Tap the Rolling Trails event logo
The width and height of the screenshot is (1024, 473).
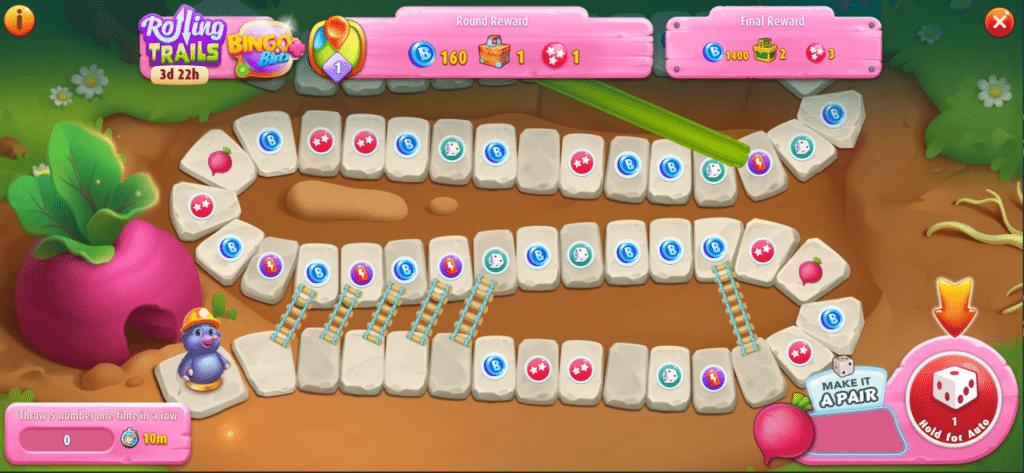coord(181,42)
